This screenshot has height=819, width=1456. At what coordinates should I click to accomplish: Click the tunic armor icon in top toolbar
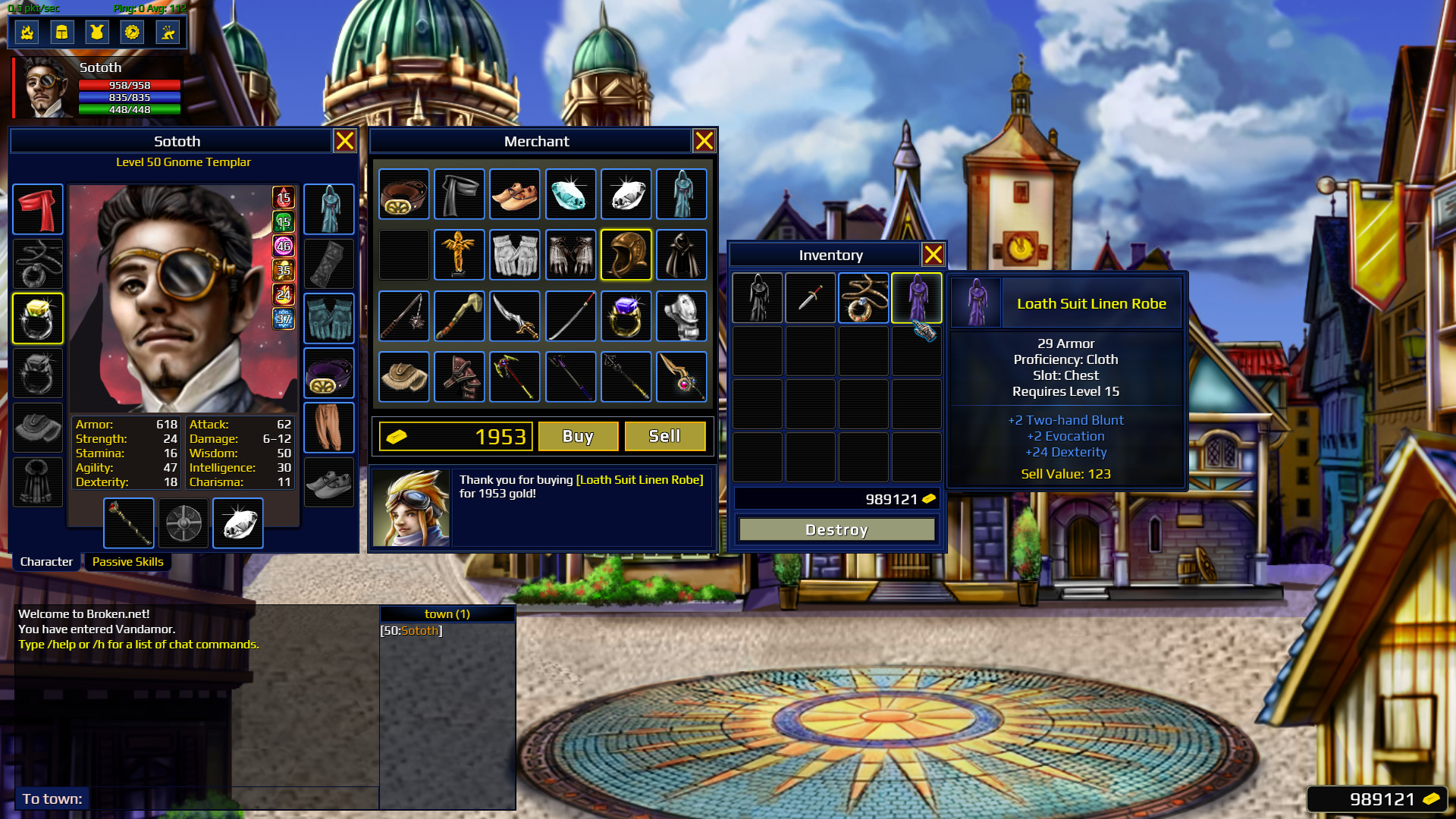(98, 32)
